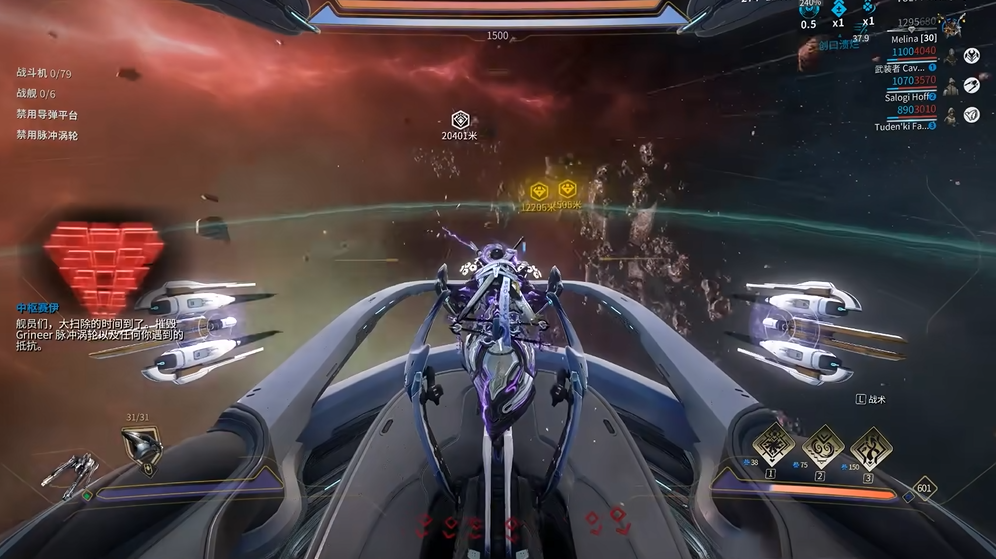Click the 20401米 objective waypoint marker
The height and width of the screenshot is (559, 996).
[x=460, y=120]
